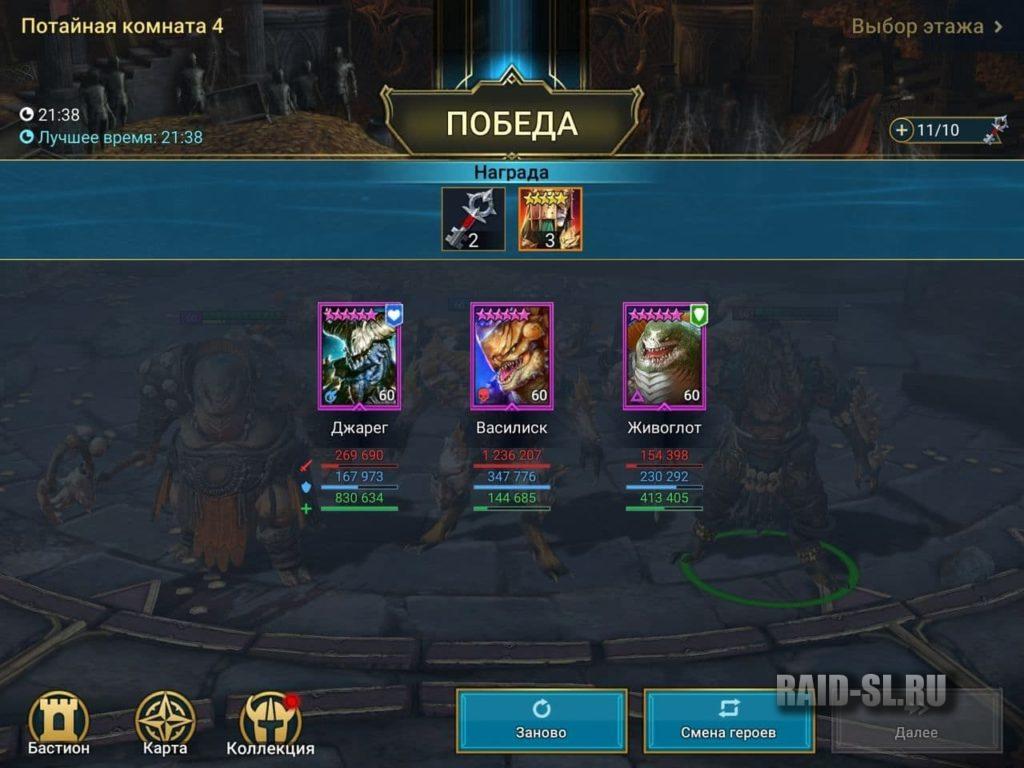Replay the stage with Заново button
The width and height of the screenshot is (1024, 768).
tap(541, 720)
